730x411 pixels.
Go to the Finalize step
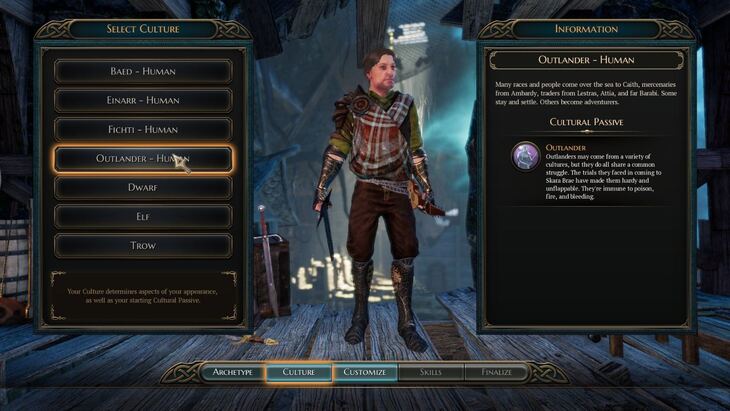coord(496,372)
